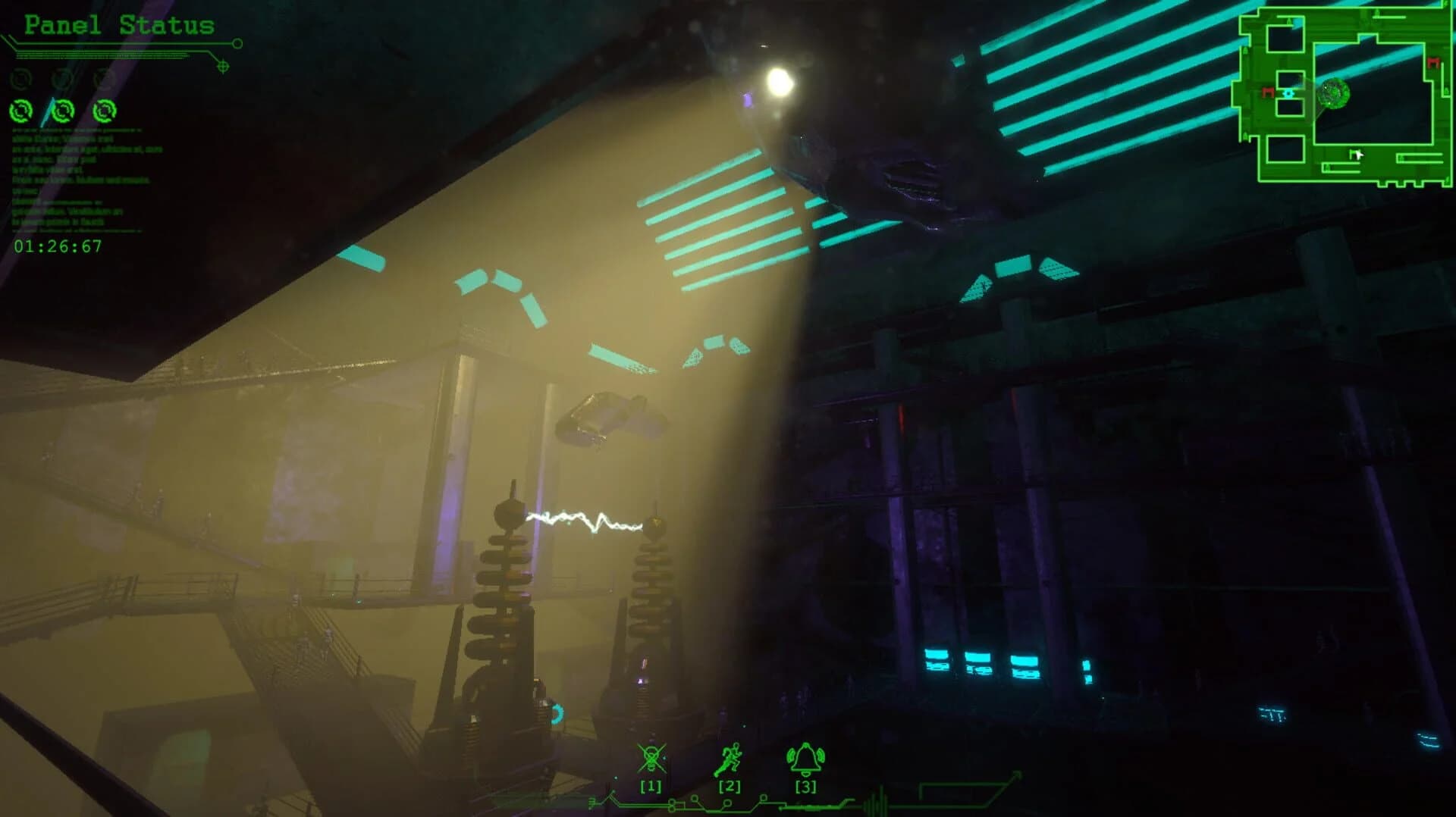Click the green flag marker near the minimap bottom

(1352, 152)
